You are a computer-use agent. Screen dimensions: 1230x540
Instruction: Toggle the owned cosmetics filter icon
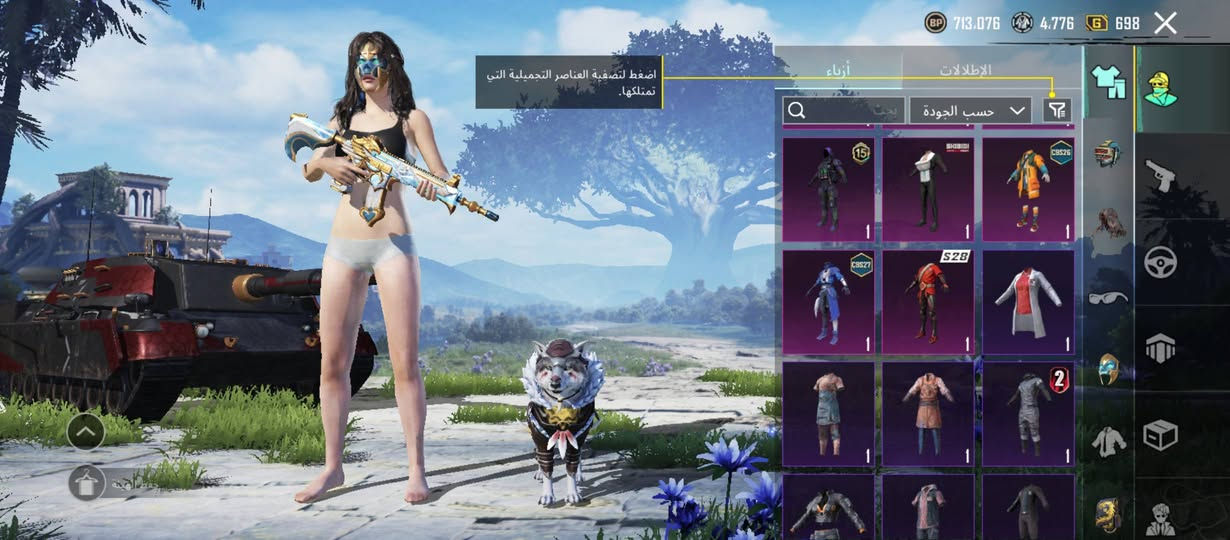click(1056, 110)
